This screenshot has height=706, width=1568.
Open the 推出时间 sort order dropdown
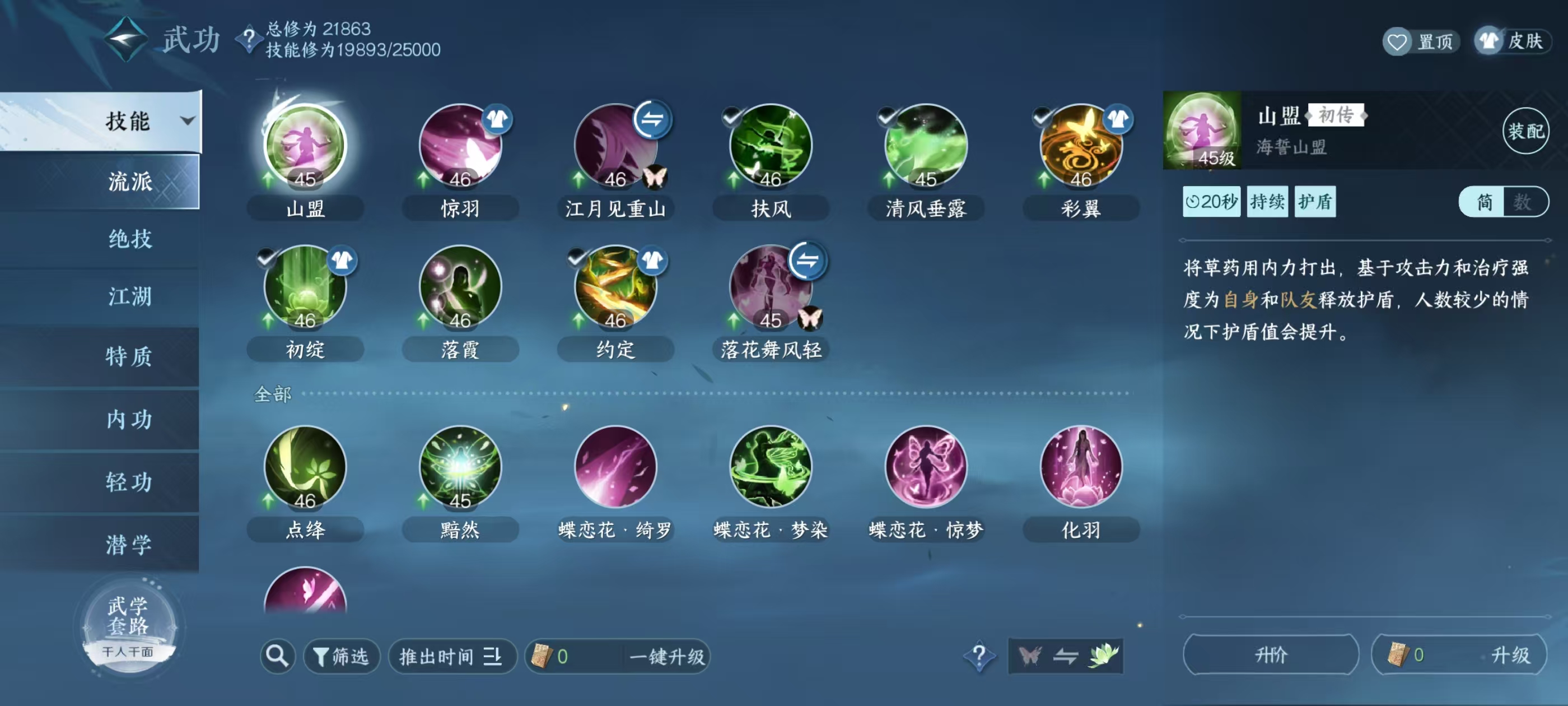[x=452, y=657]
